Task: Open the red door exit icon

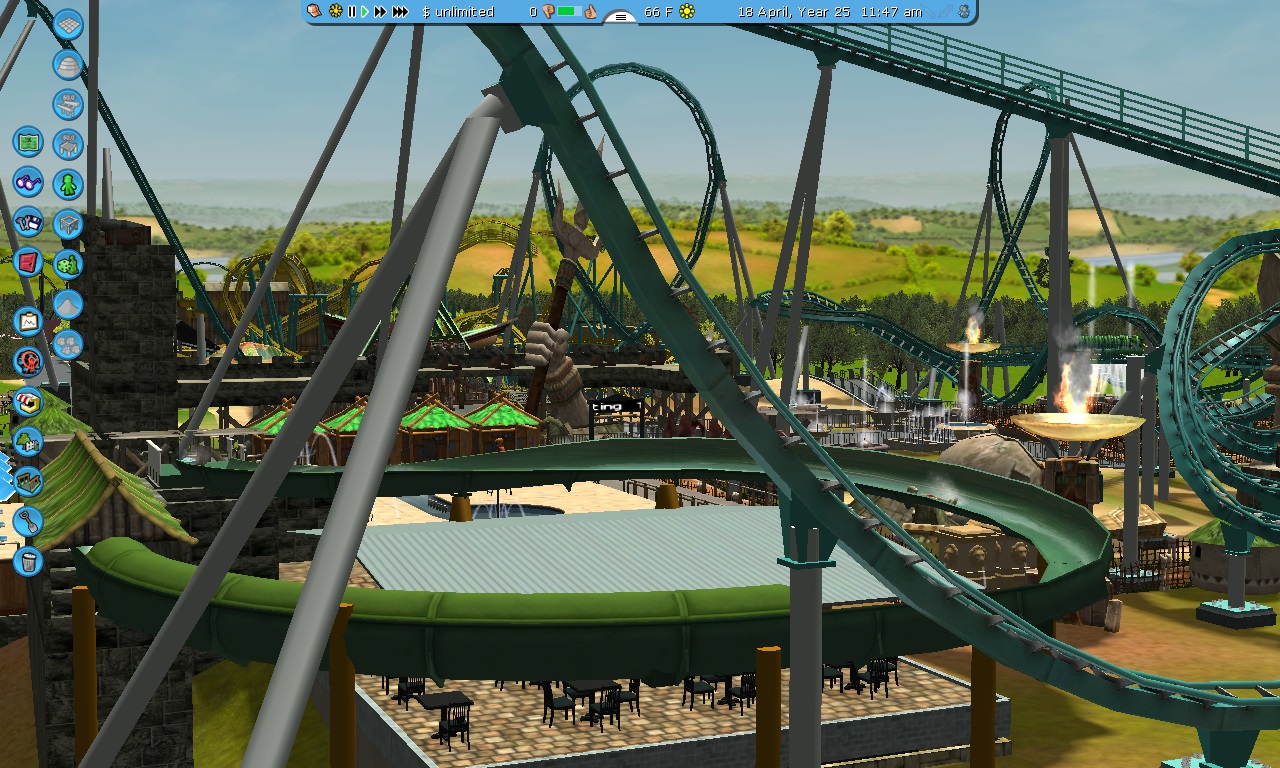Action: [x=28, y=262]
